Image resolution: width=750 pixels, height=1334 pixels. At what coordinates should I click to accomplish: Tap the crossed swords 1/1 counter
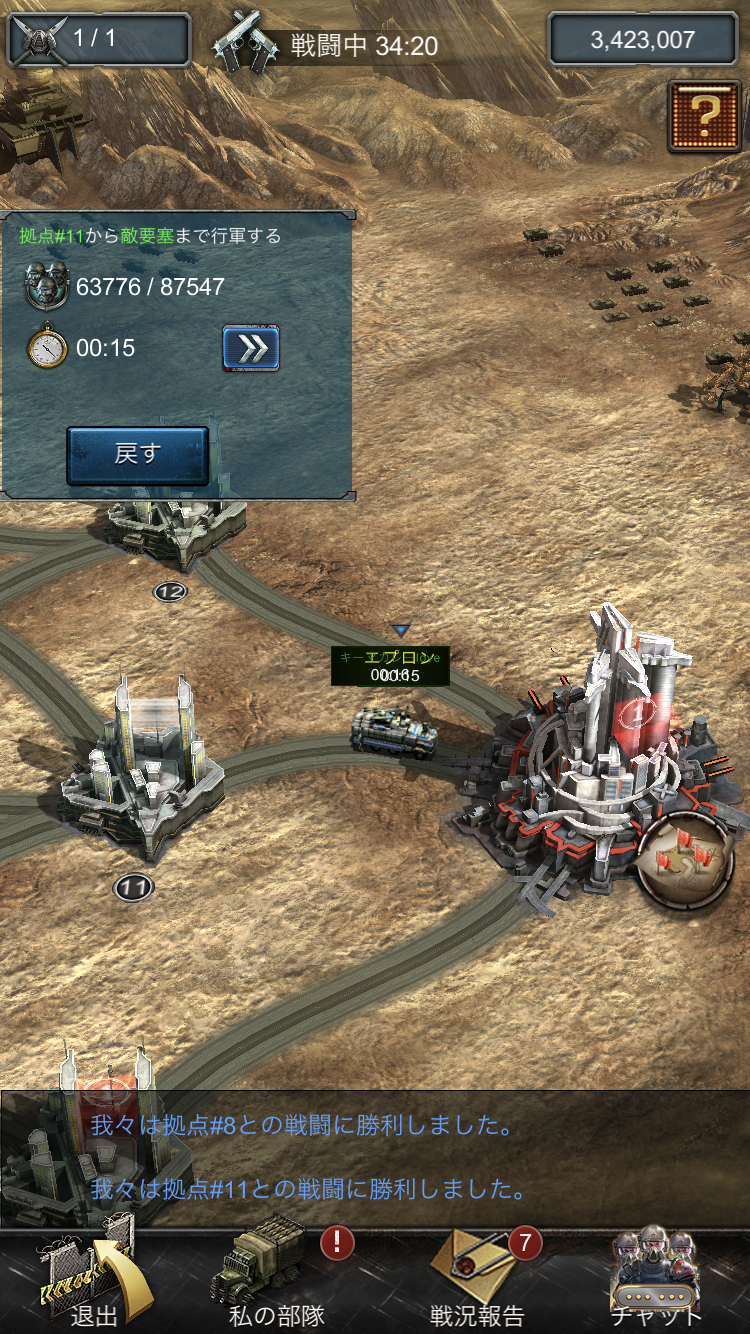98,40
